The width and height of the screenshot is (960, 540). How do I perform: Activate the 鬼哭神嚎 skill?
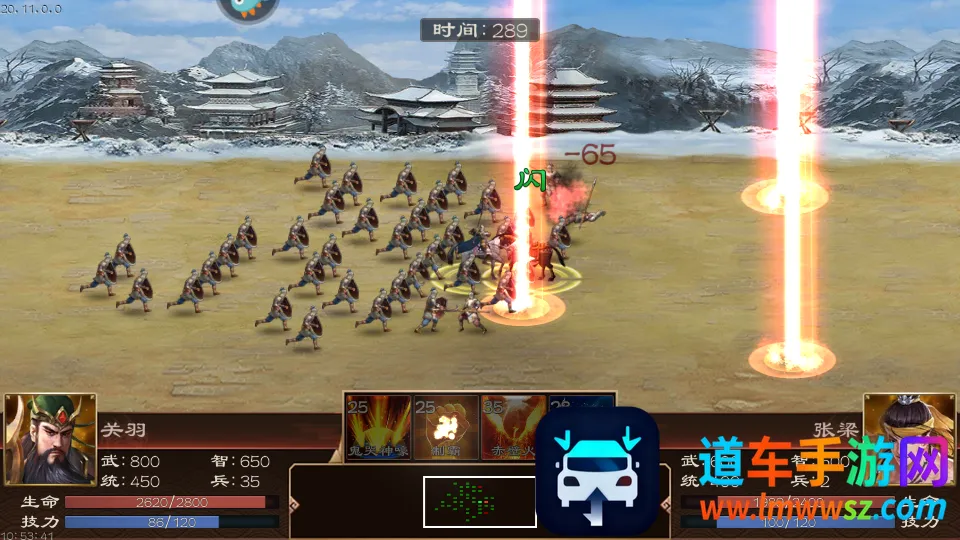coord(378,427)
